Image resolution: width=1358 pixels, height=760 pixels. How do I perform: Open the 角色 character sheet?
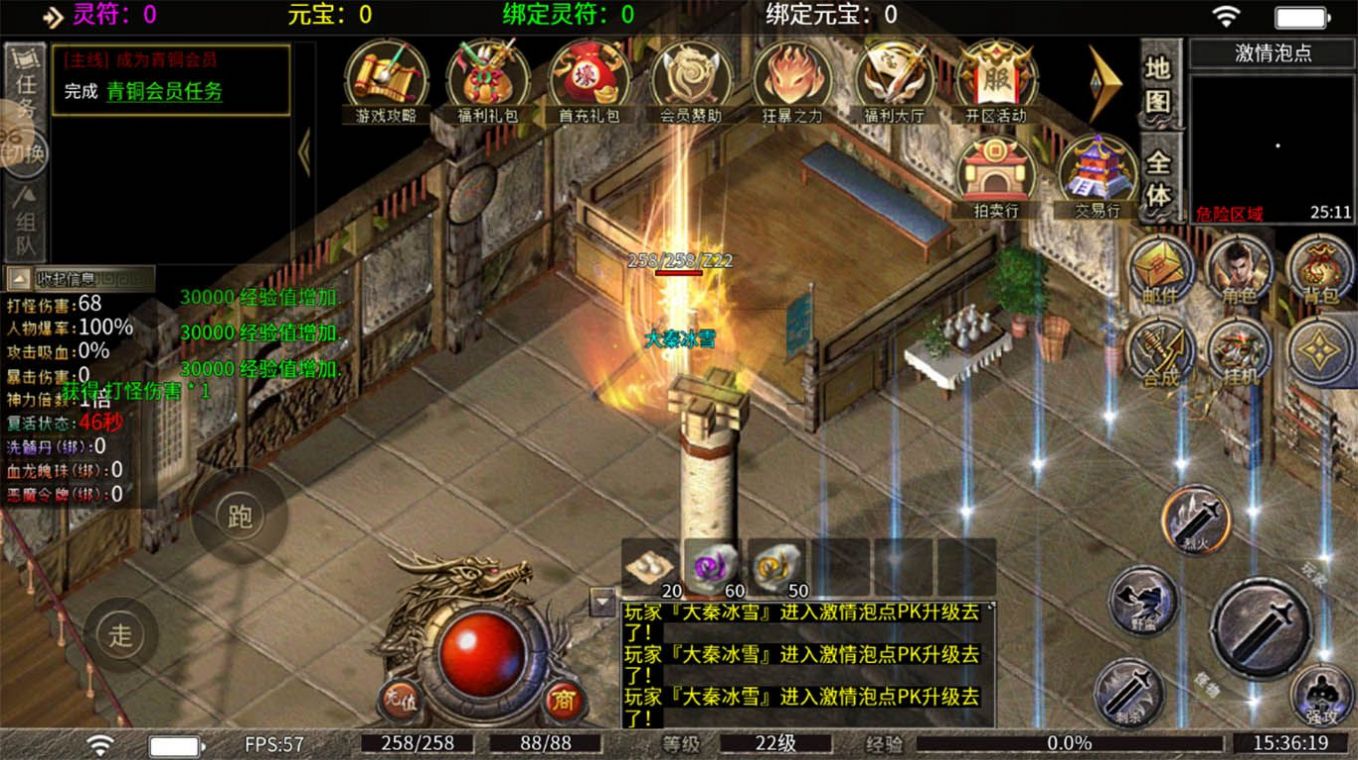click(x=1239, y=267)
